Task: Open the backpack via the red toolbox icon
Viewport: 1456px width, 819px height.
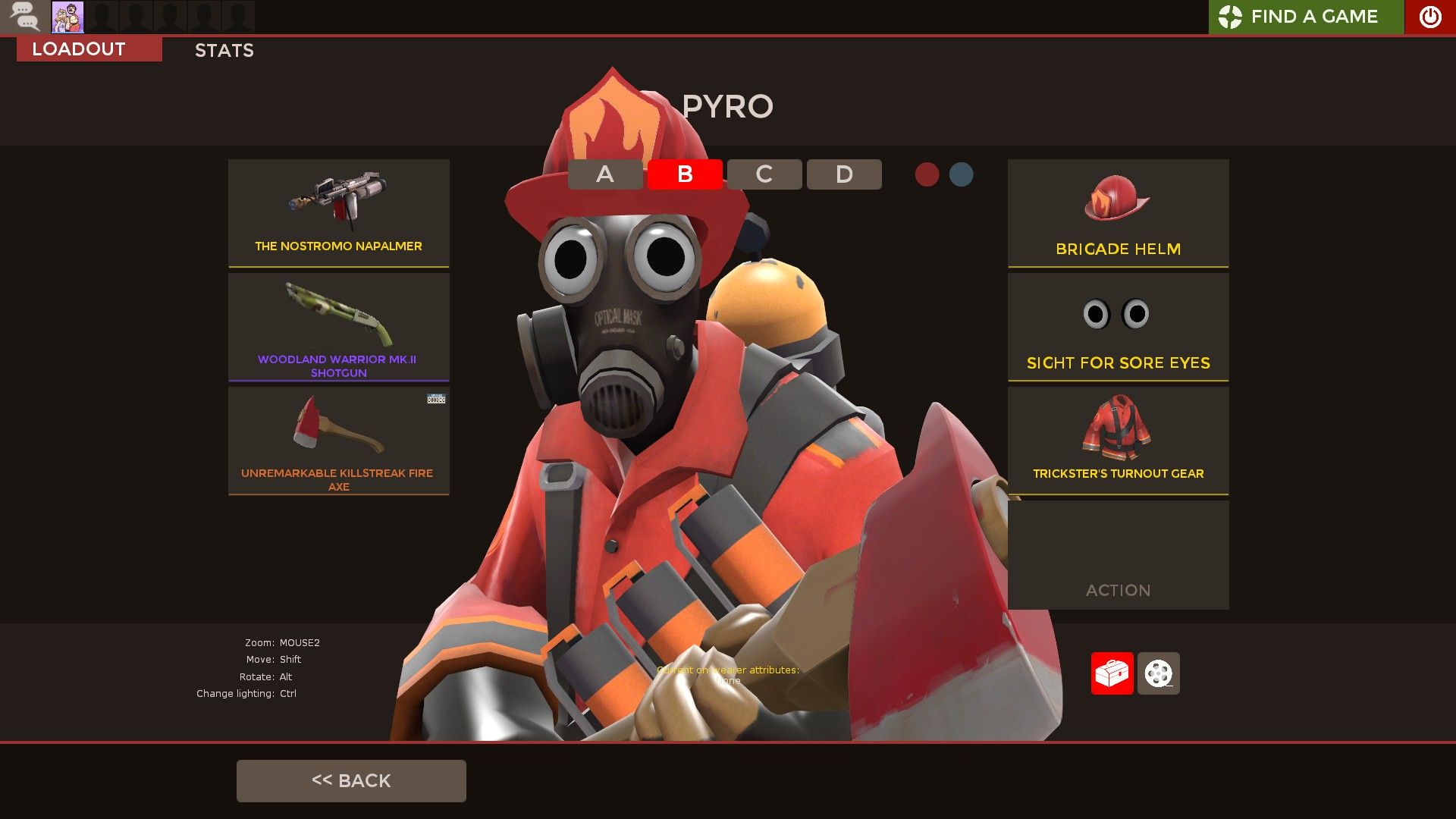Action: point(1112,673)
